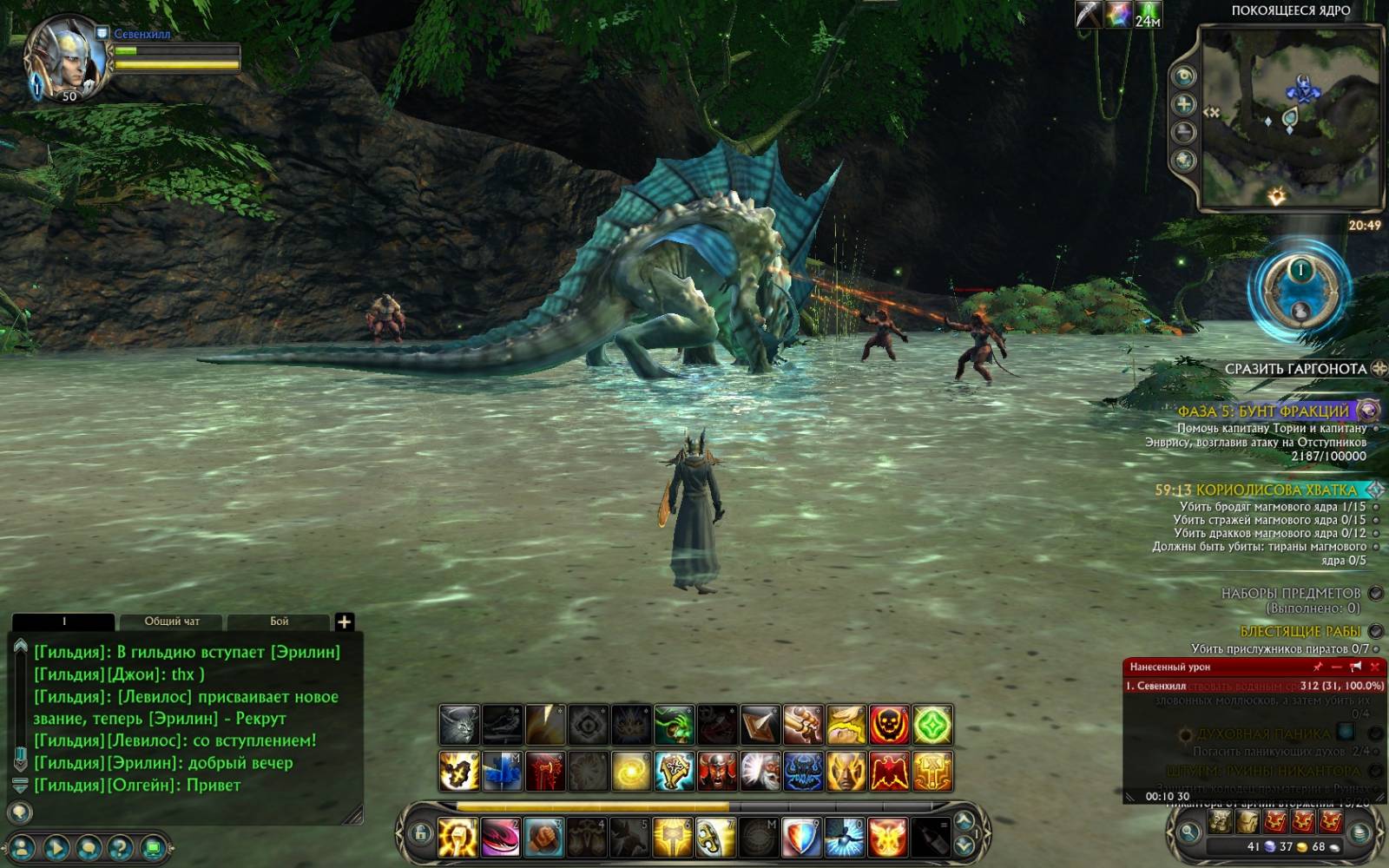Viewport: 1389px width, 868px height.
Task: Zoom out the minimap with minus button
Action: [x=1184, y=132]
